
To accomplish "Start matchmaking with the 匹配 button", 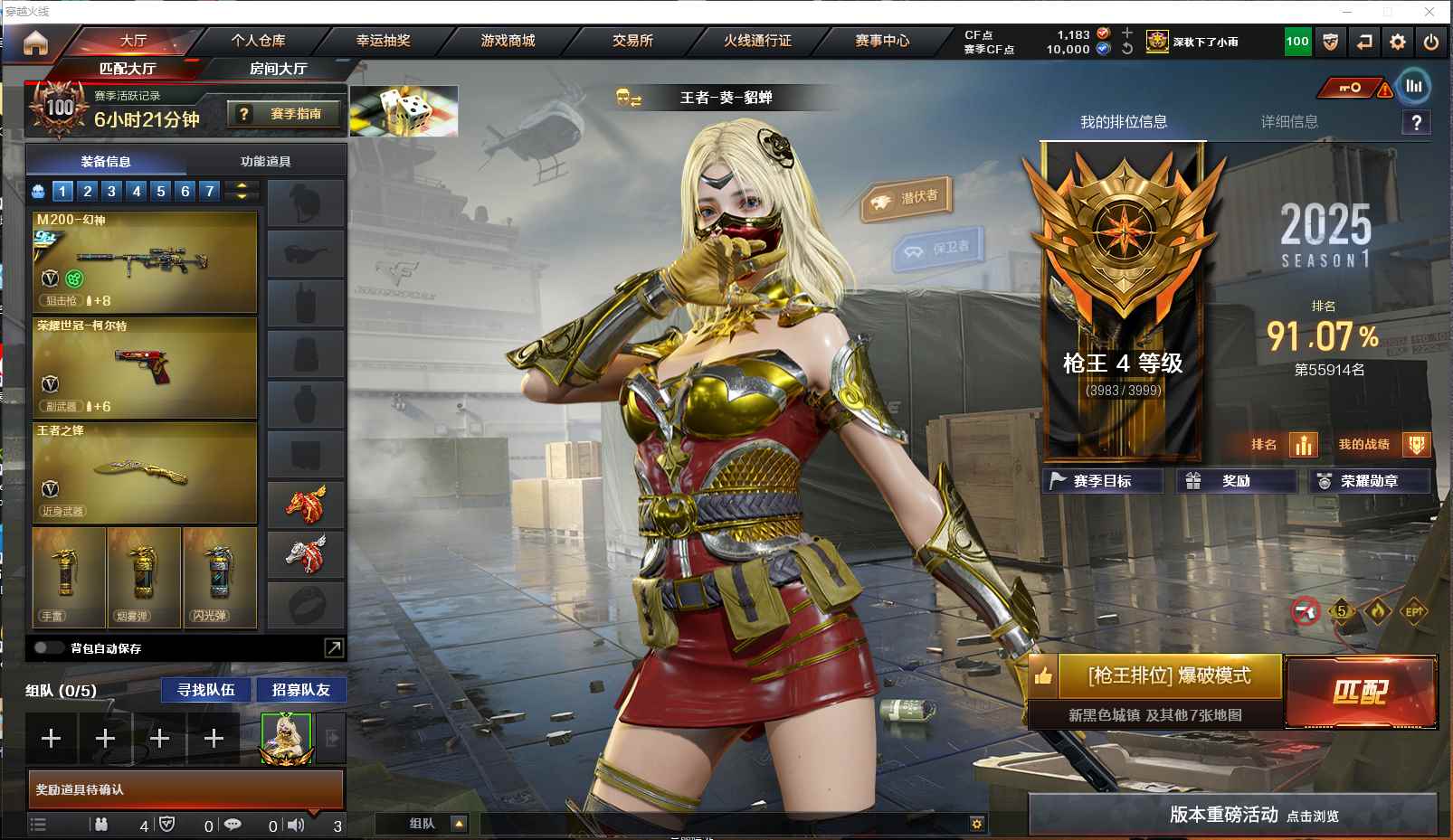I will tap(1361, 692).
